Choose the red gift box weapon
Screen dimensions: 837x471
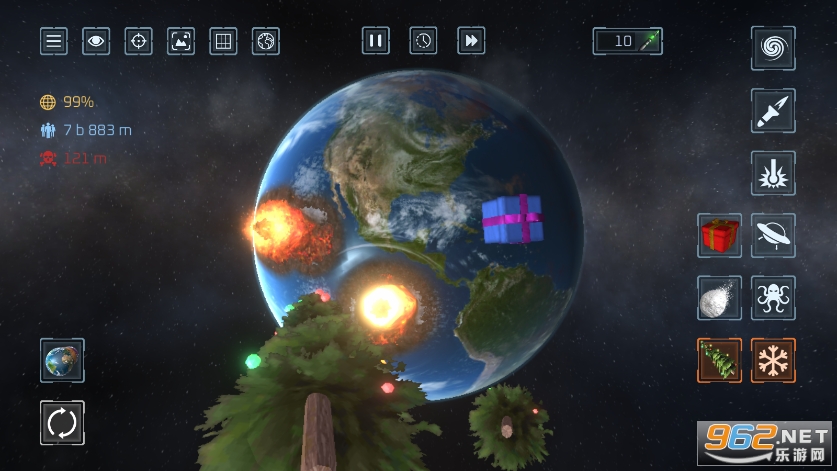719,235
